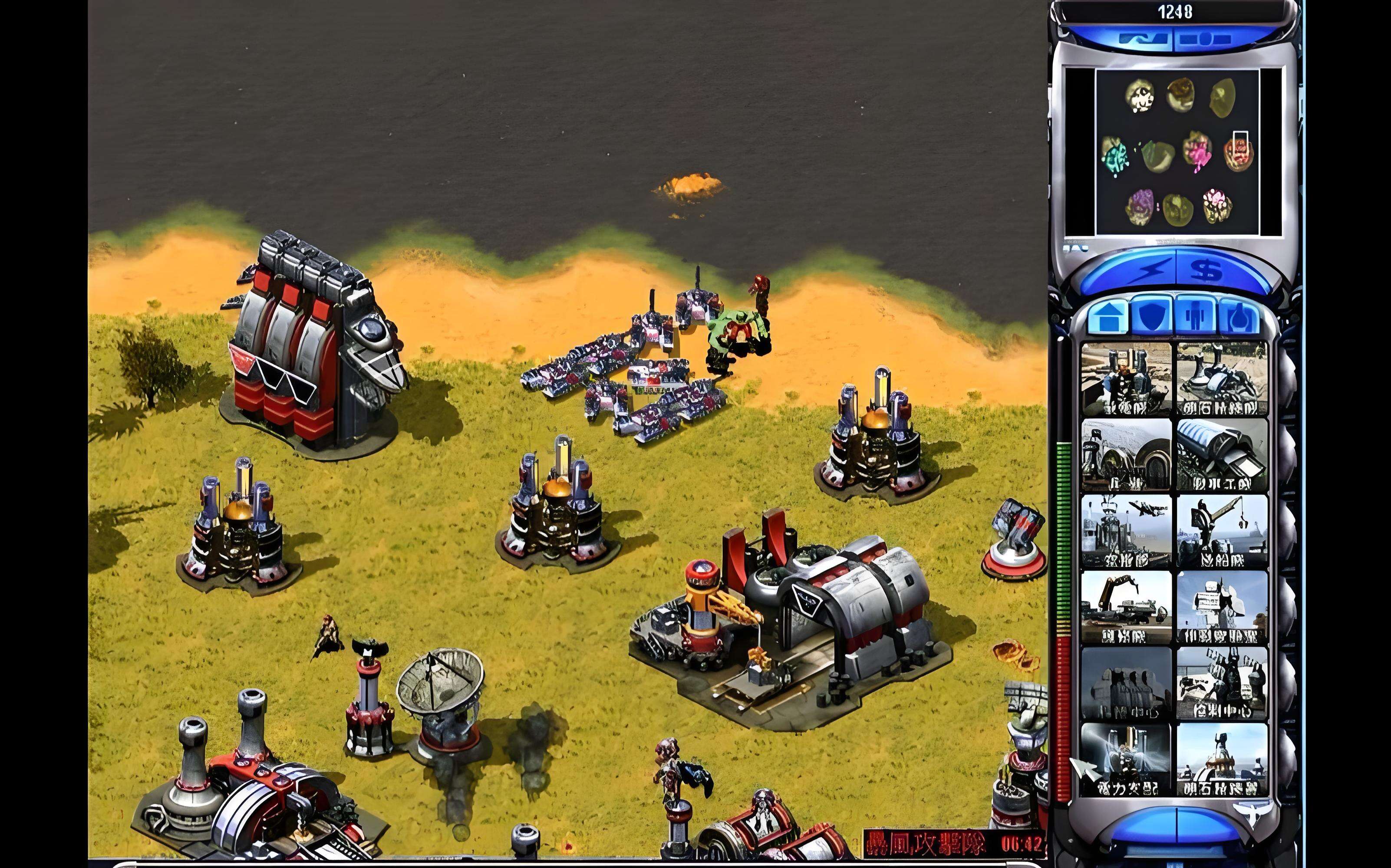
Task: Build the structure icon showing electric sparks
Action: (1126, 759)
